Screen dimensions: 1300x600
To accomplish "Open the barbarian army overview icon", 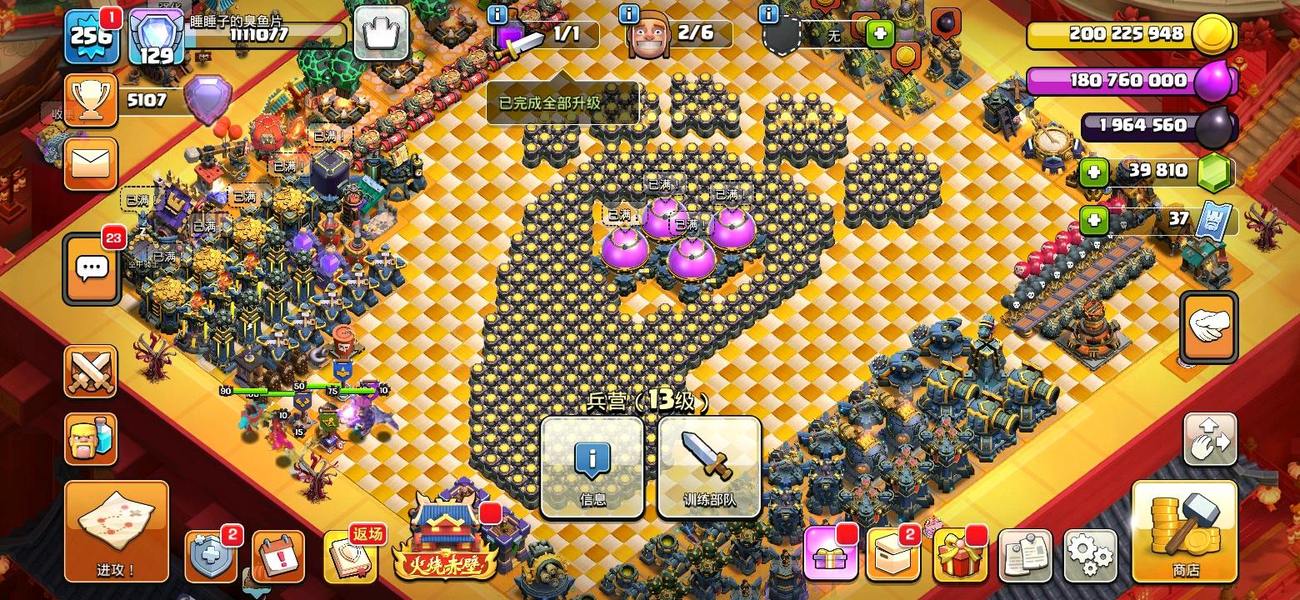I will coord(91,439).
